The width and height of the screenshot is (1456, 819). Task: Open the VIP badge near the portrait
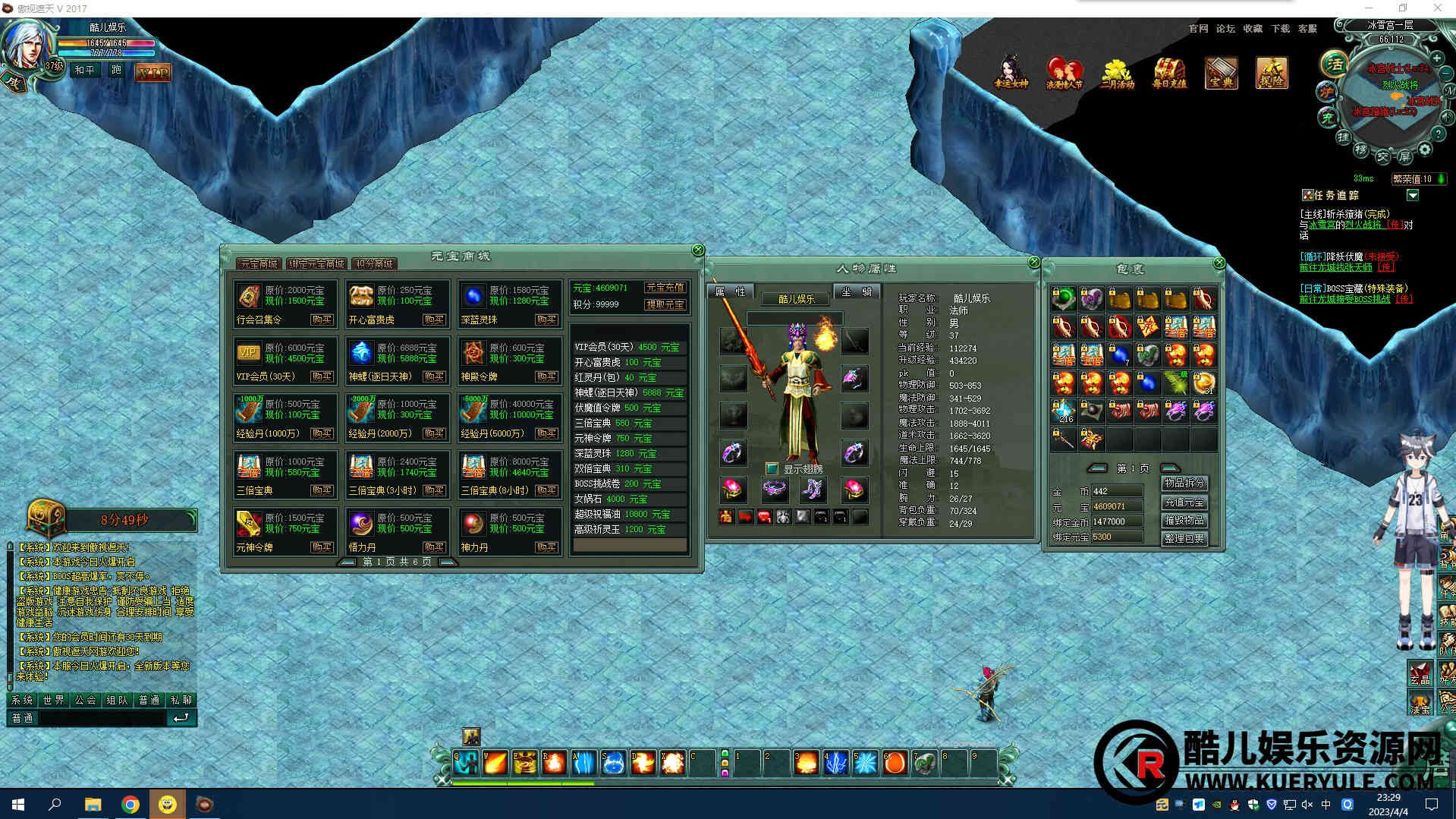153,73
